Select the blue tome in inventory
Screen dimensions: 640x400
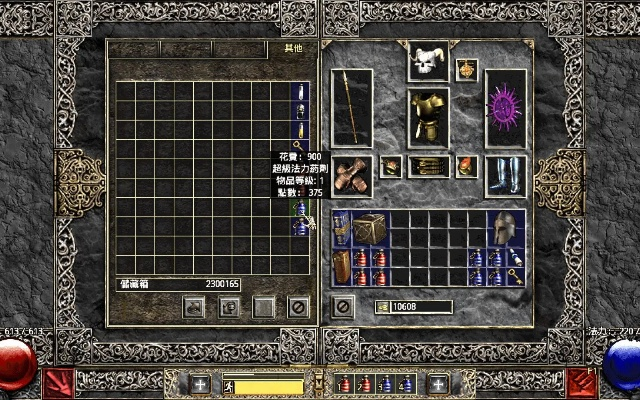[340, 229]
